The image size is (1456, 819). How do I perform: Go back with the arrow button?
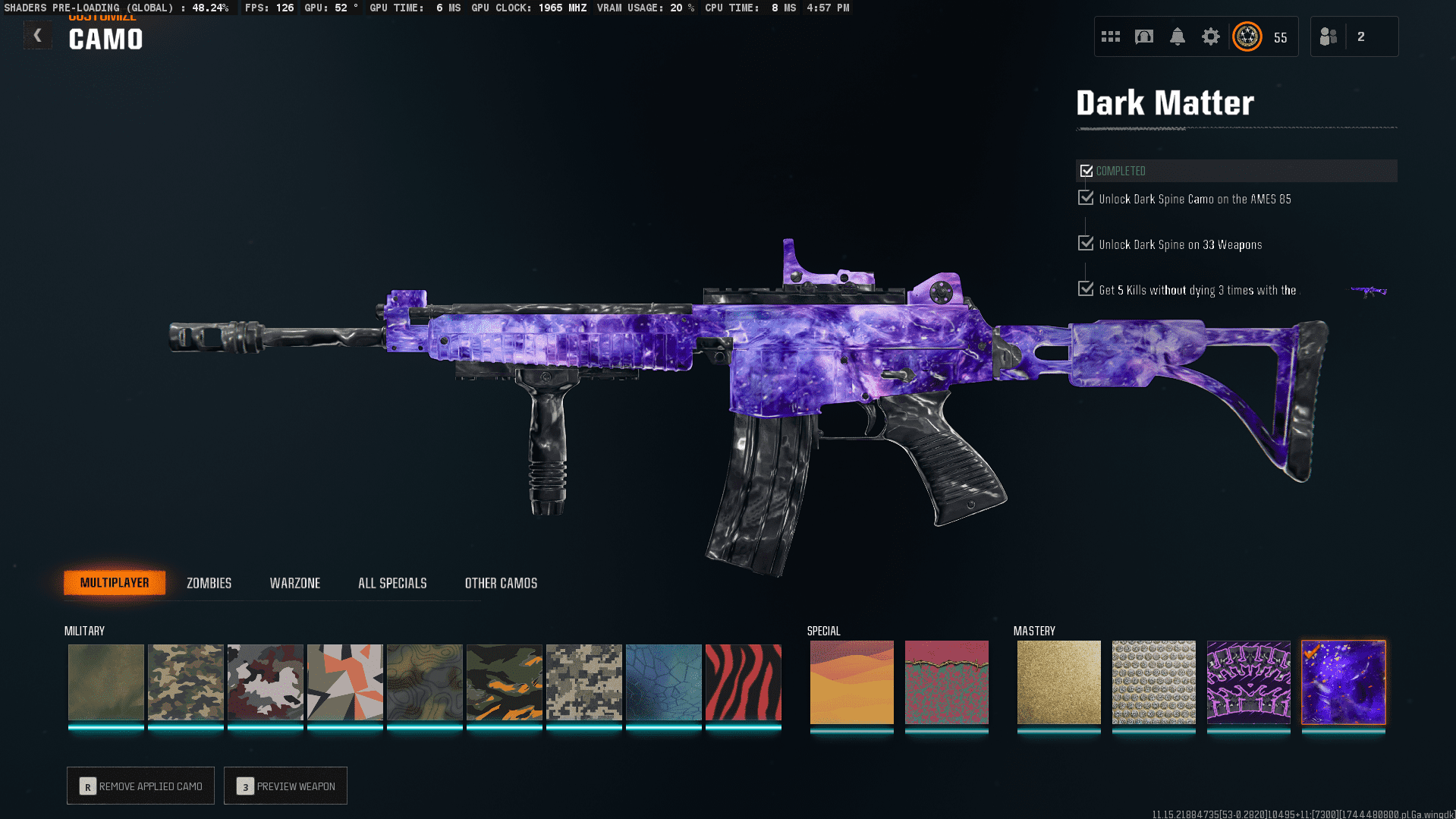tap(37, 36)
